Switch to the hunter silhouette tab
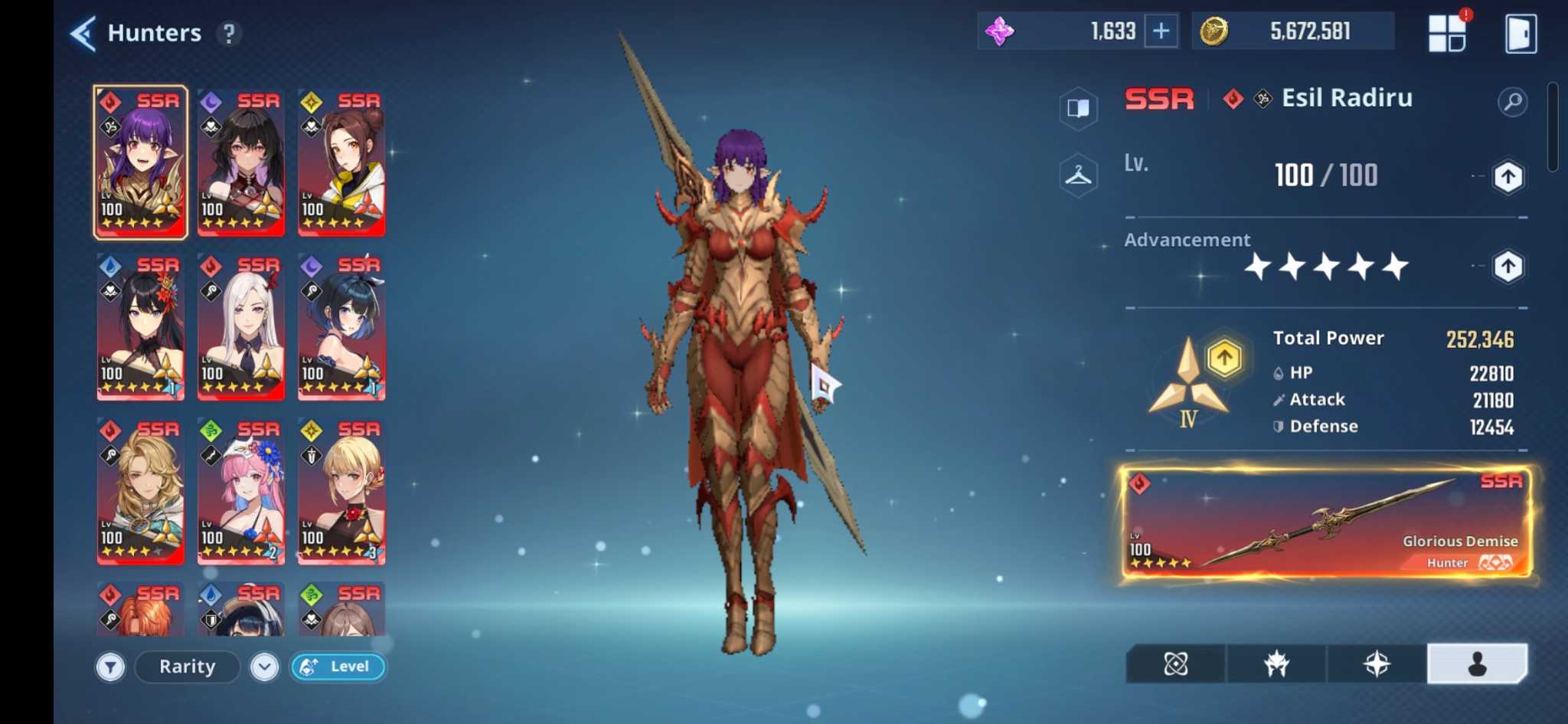Screen dimensions: 1568x724 1477,663
